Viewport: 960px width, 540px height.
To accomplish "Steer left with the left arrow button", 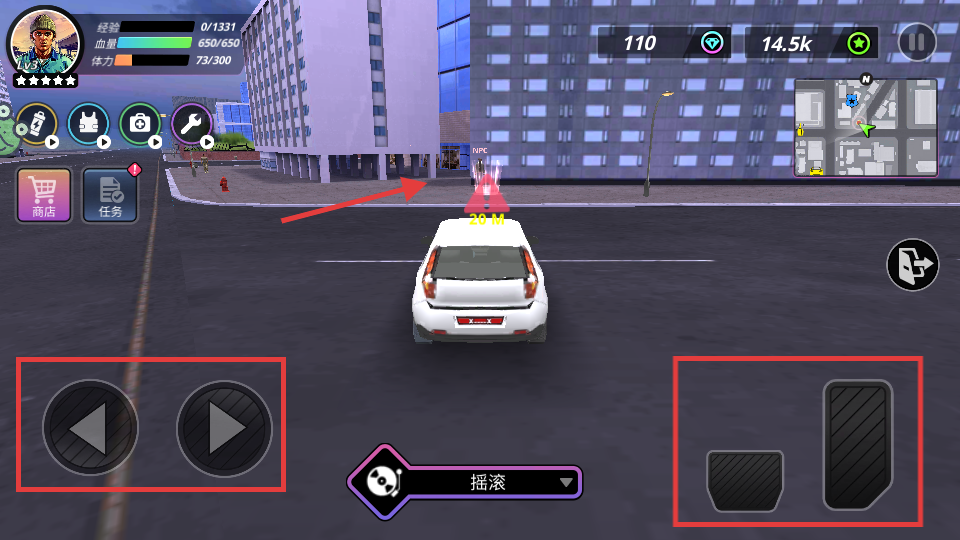I will [90, 428].
